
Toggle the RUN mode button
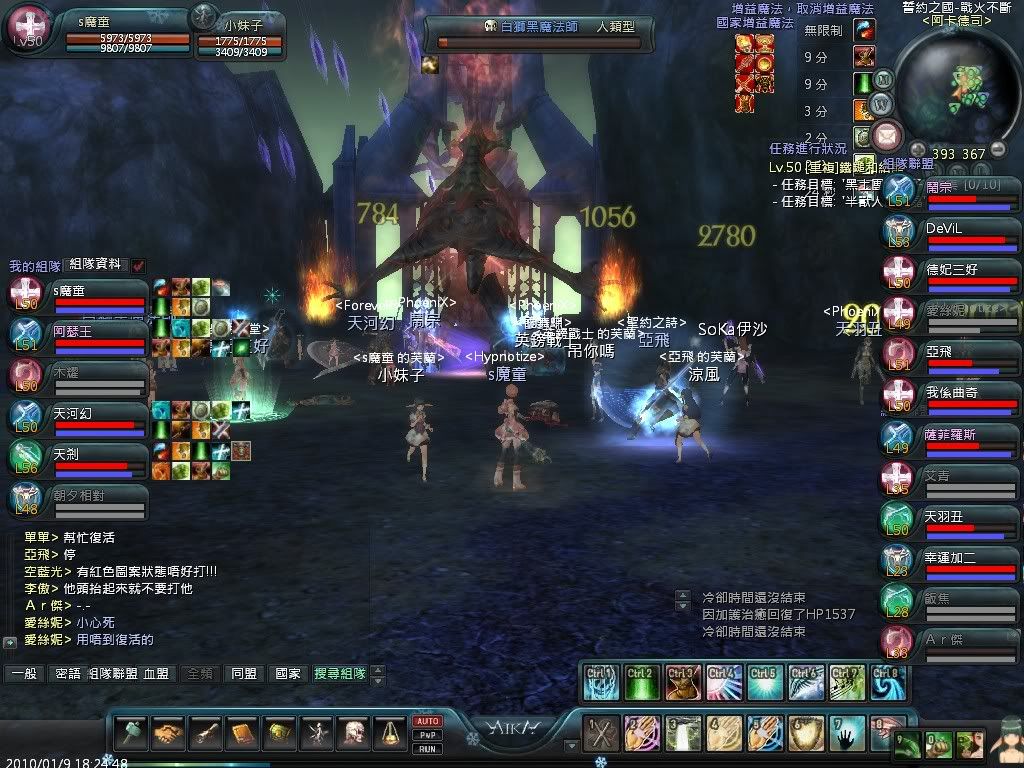427,748
